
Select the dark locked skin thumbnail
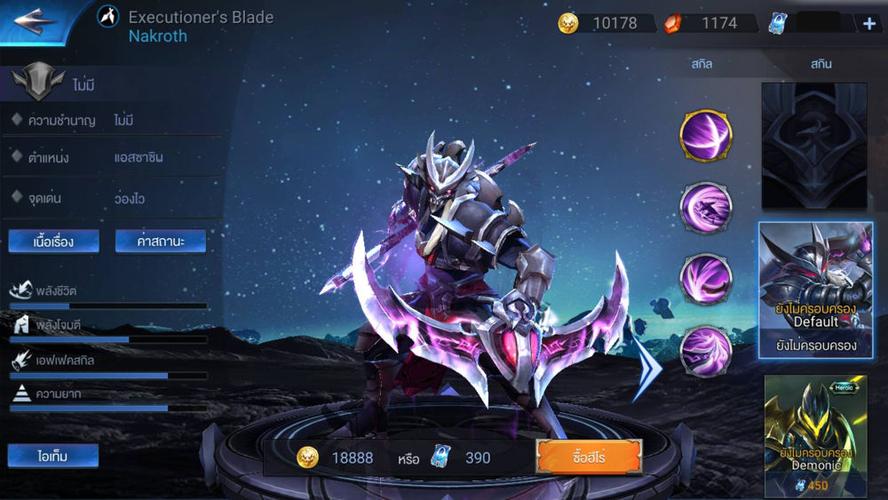[815, 146]
